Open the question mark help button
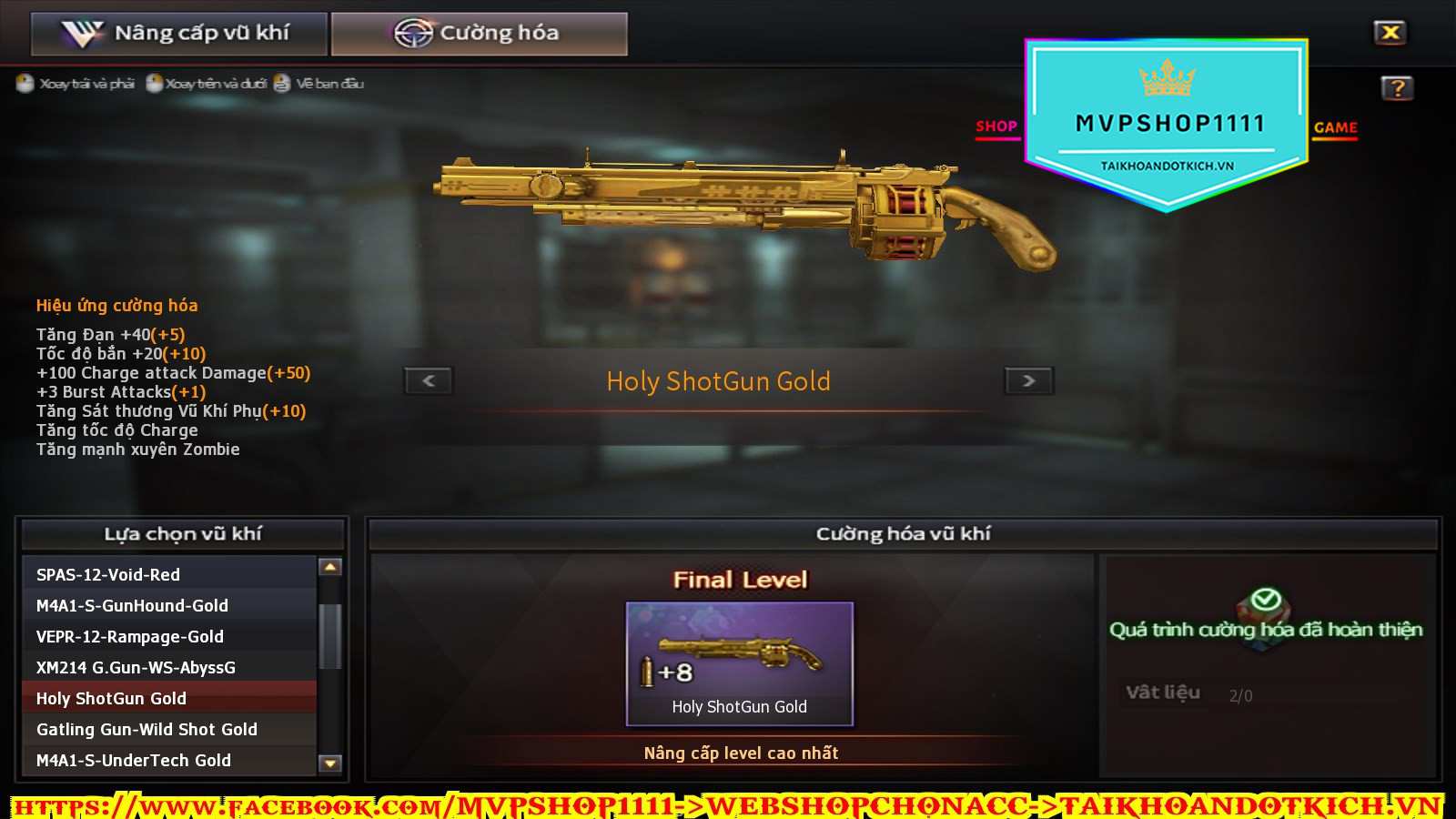 click(1397, 88)
